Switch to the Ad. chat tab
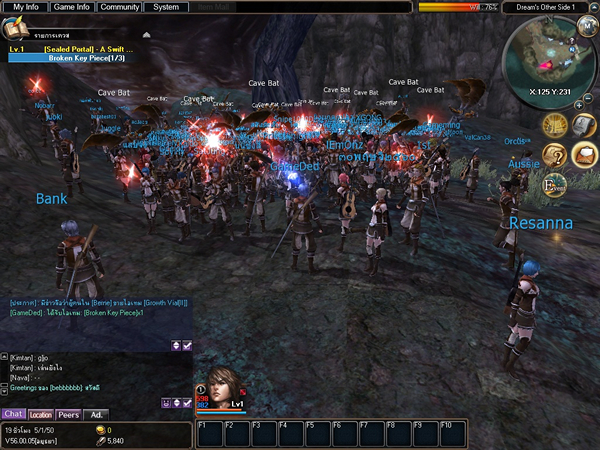The height and width of the screenshot is (450, 600). 97,414
